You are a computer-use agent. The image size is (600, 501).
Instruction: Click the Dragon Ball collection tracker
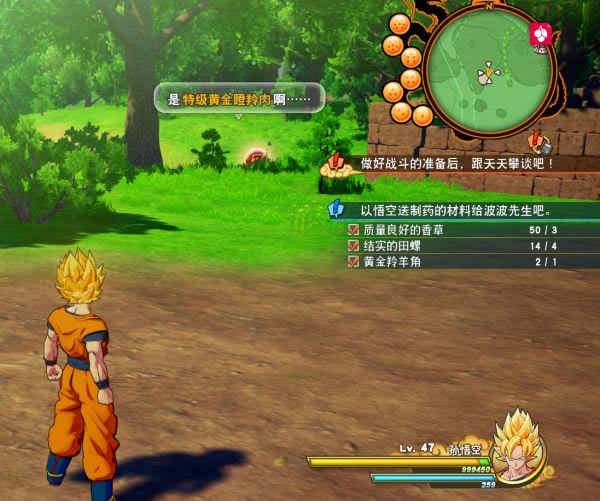(x=405, y=67)
